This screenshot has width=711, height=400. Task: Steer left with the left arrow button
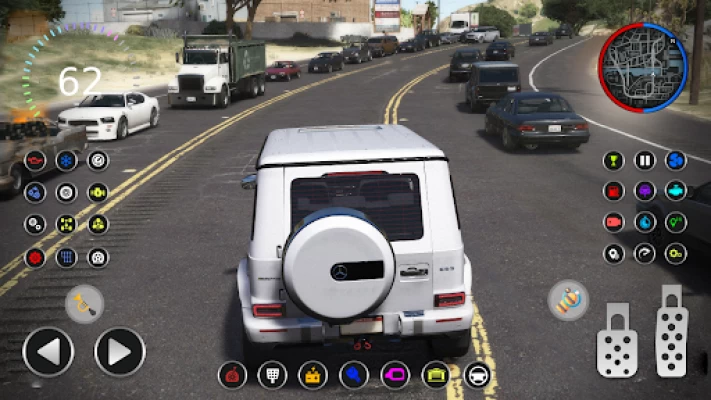pos(47,351)
